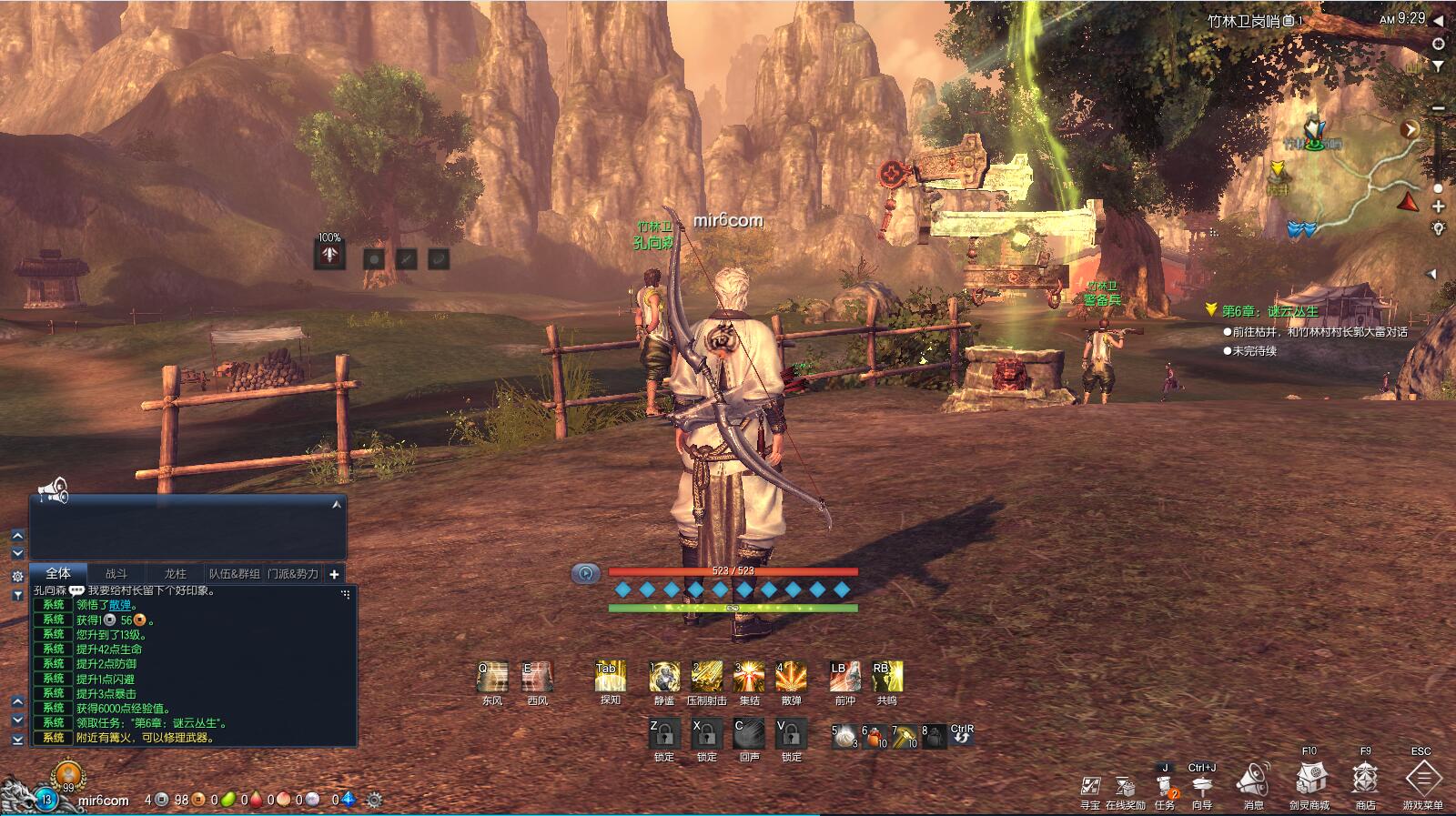Activate the 压制射击 skill
This screenshot has height=816, width=1456.
click(706, 677)
